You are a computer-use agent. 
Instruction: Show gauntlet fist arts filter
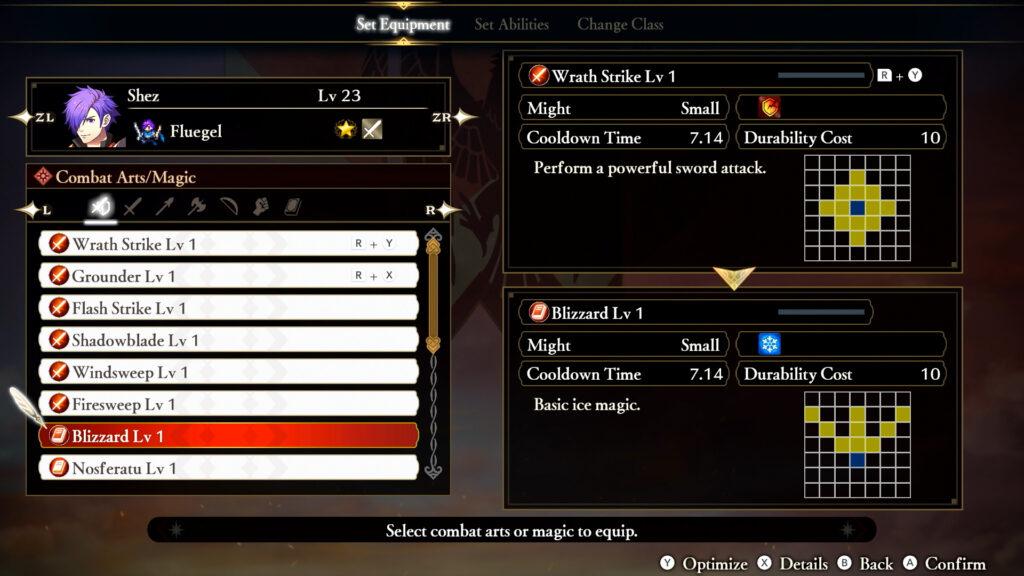[260, 208]
